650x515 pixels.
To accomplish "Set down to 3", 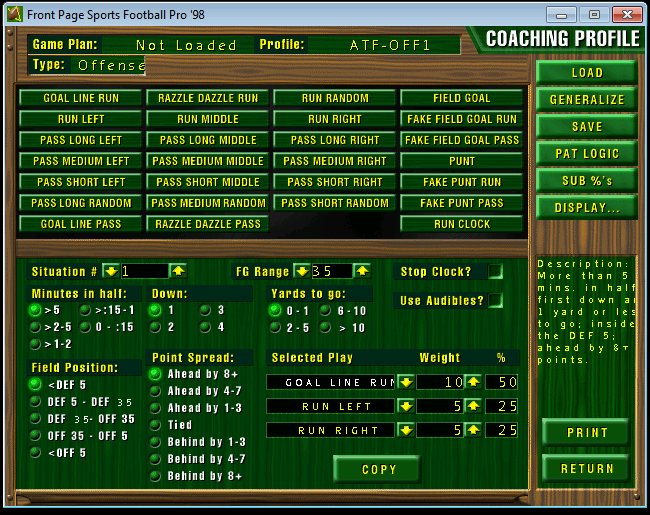I will tap(206, 311).
